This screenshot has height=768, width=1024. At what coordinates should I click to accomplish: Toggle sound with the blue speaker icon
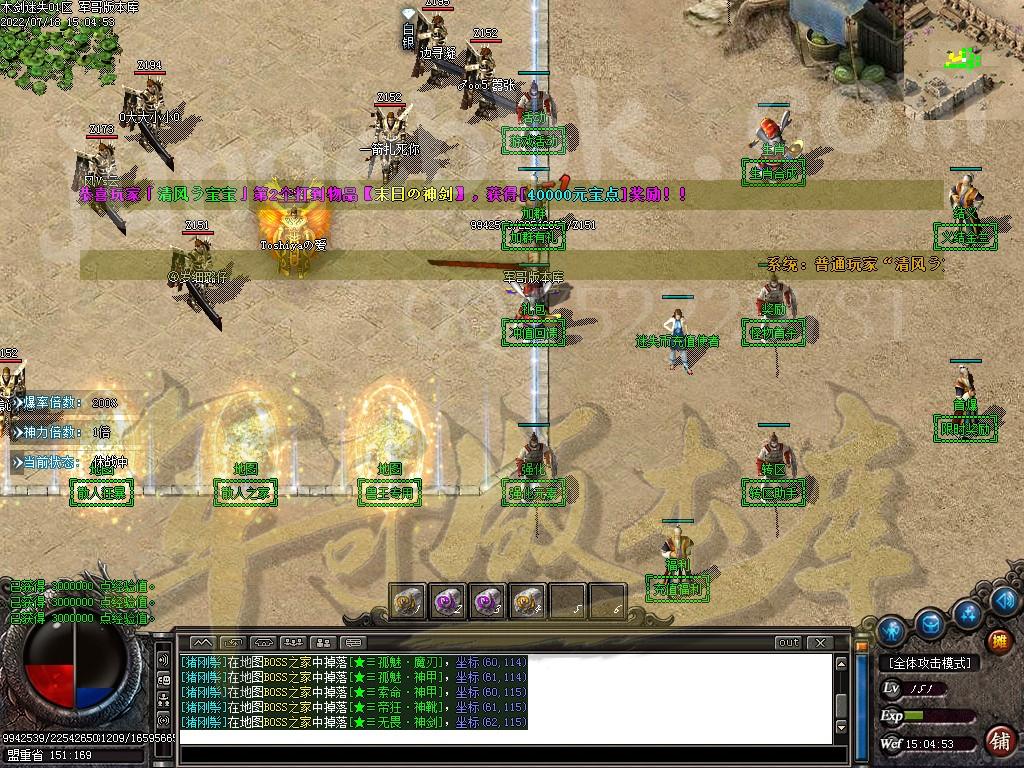click(x=1006, y=601)
